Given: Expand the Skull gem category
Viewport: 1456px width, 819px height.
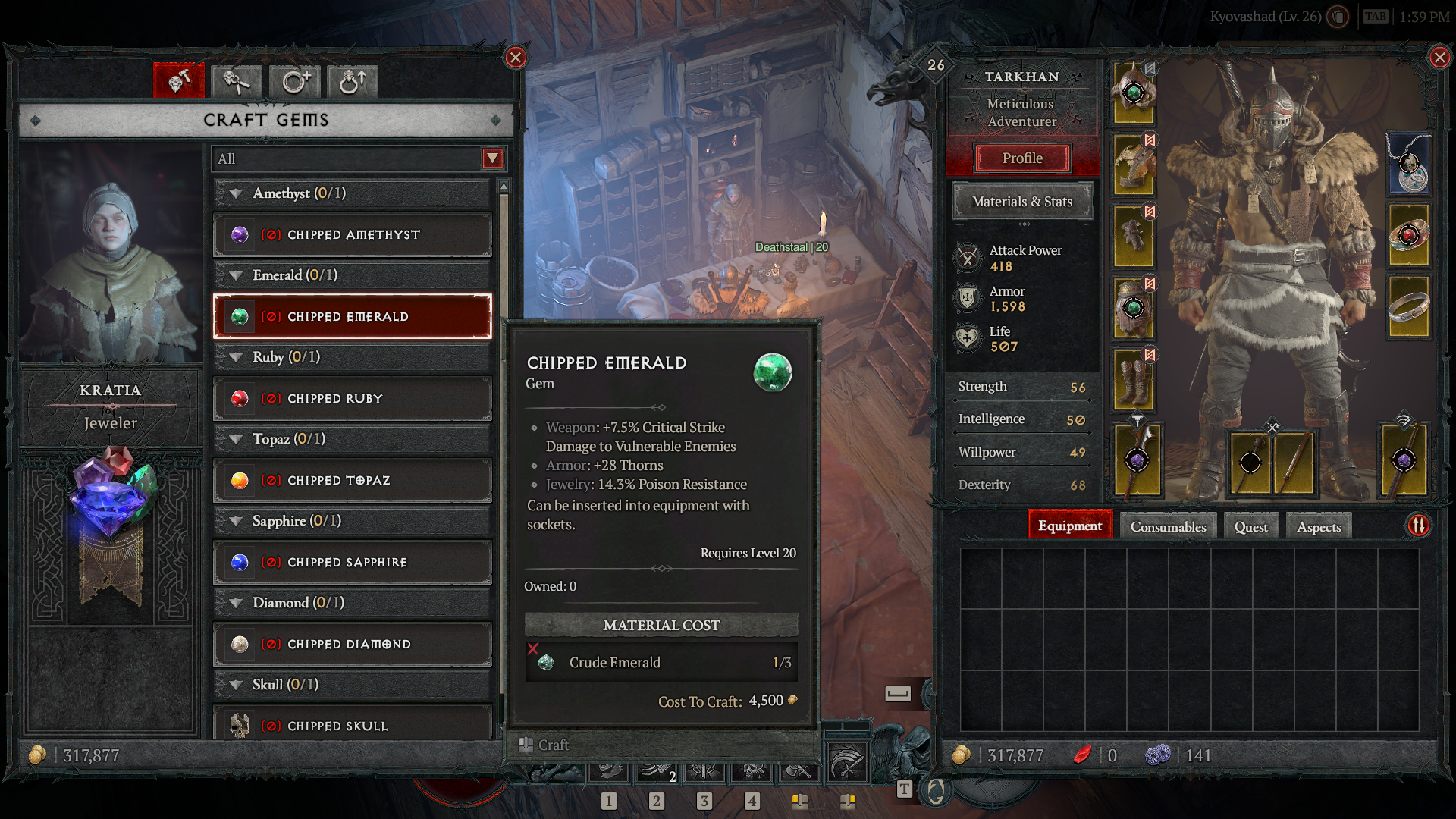Looking at the screenshot, I should pyautogui.click(x=235, y=684).
